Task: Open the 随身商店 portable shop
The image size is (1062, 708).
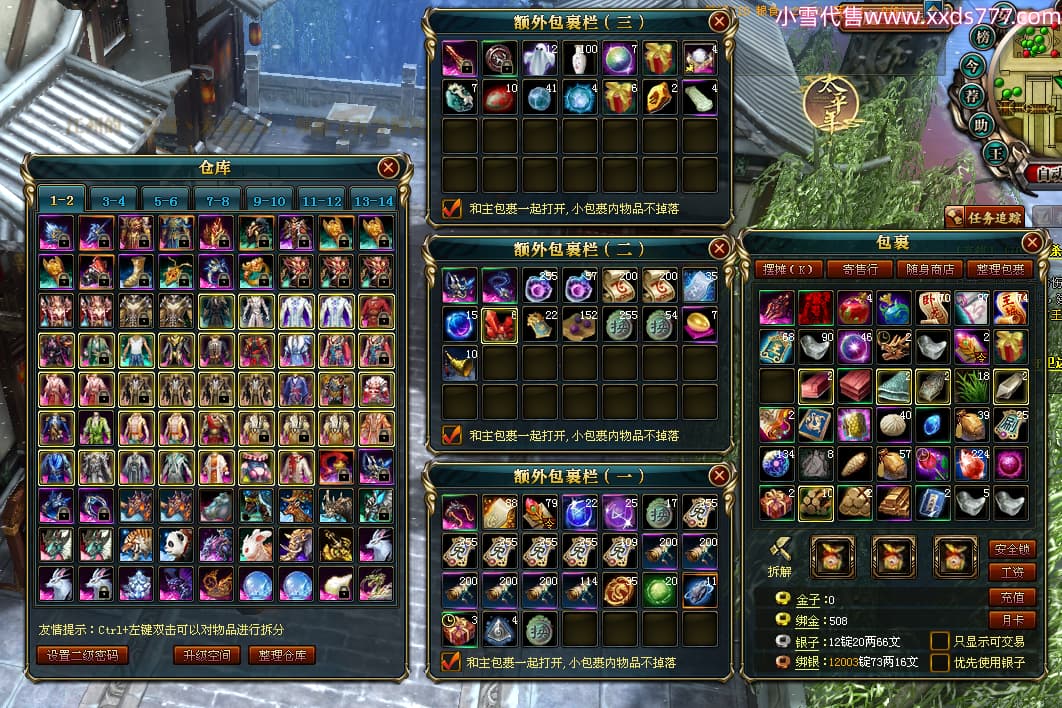Action: click(x=930, y=269)
